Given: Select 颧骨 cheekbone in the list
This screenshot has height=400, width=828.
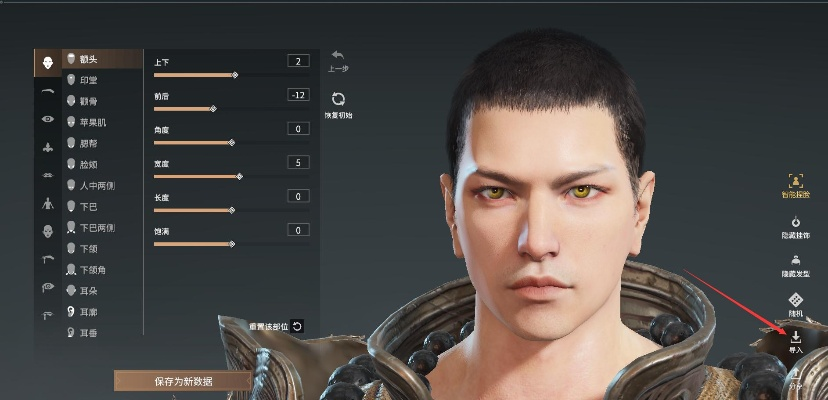Looking at the screenshot, I should (88, 101).
